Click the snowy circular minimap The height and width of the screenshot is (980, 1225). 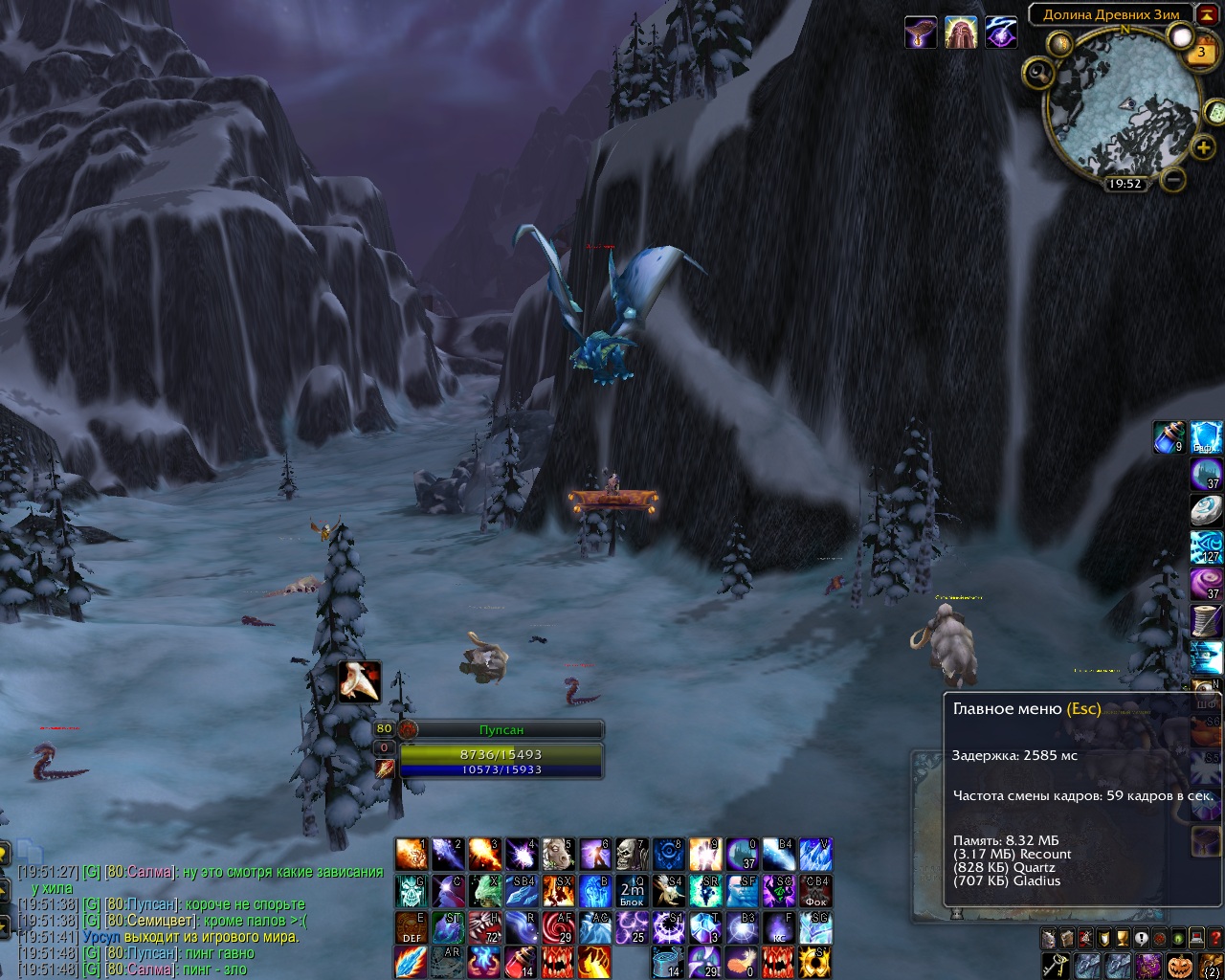point(1123,103)
